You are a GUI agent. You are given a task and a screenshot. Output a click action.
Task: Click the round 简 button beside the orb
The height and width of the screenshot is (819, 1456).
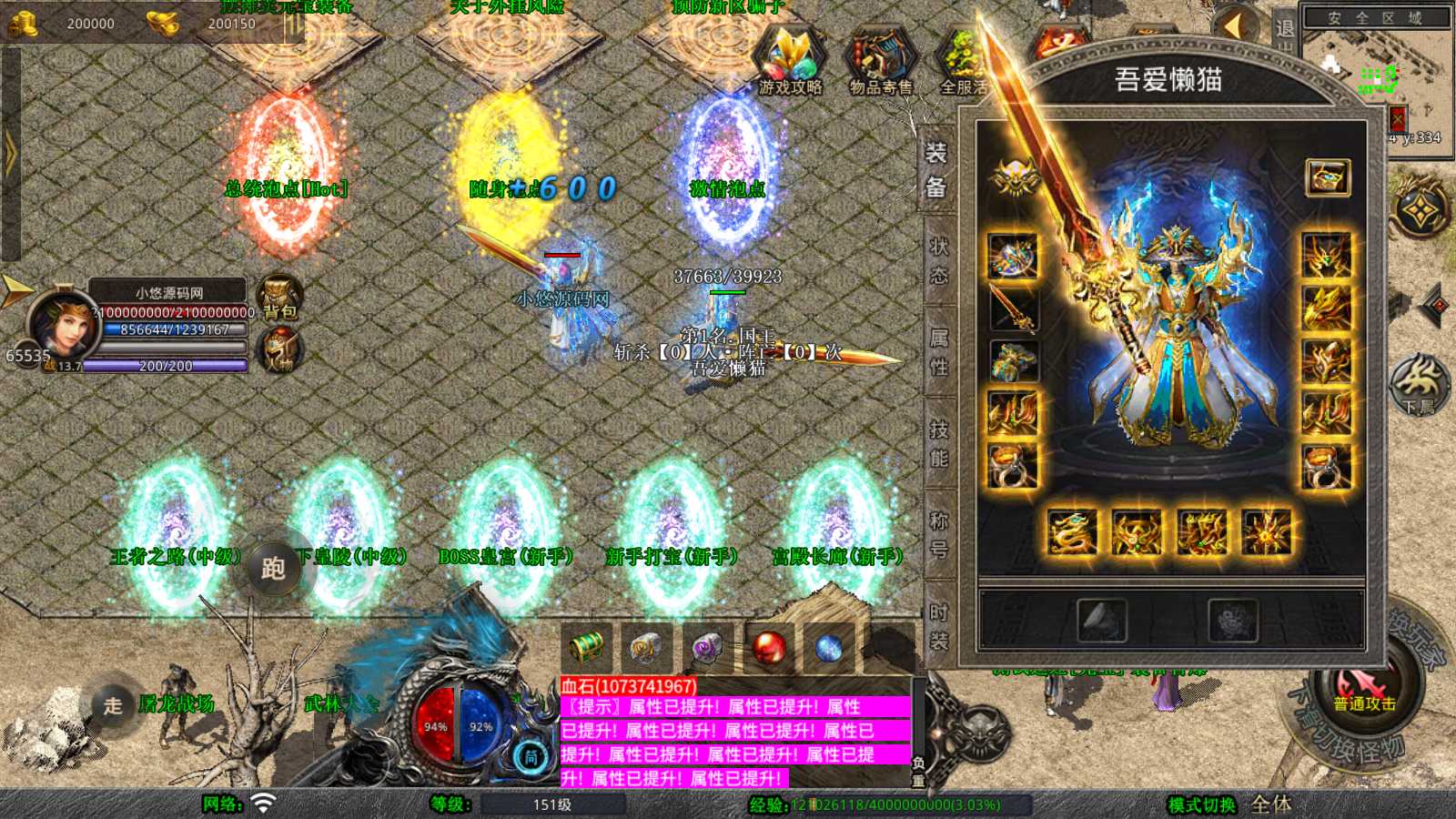531,756
